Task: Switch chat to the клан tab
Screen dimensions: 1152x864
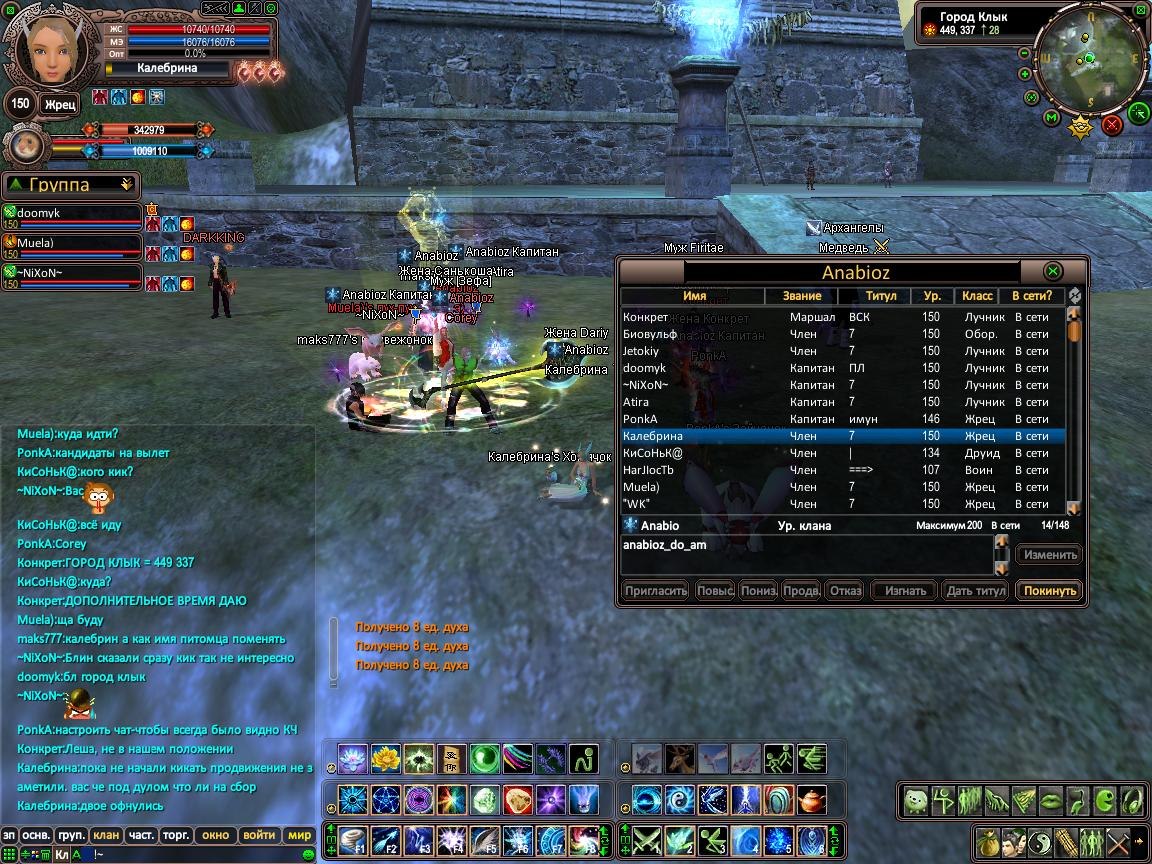Action: (x=105, y=835)
